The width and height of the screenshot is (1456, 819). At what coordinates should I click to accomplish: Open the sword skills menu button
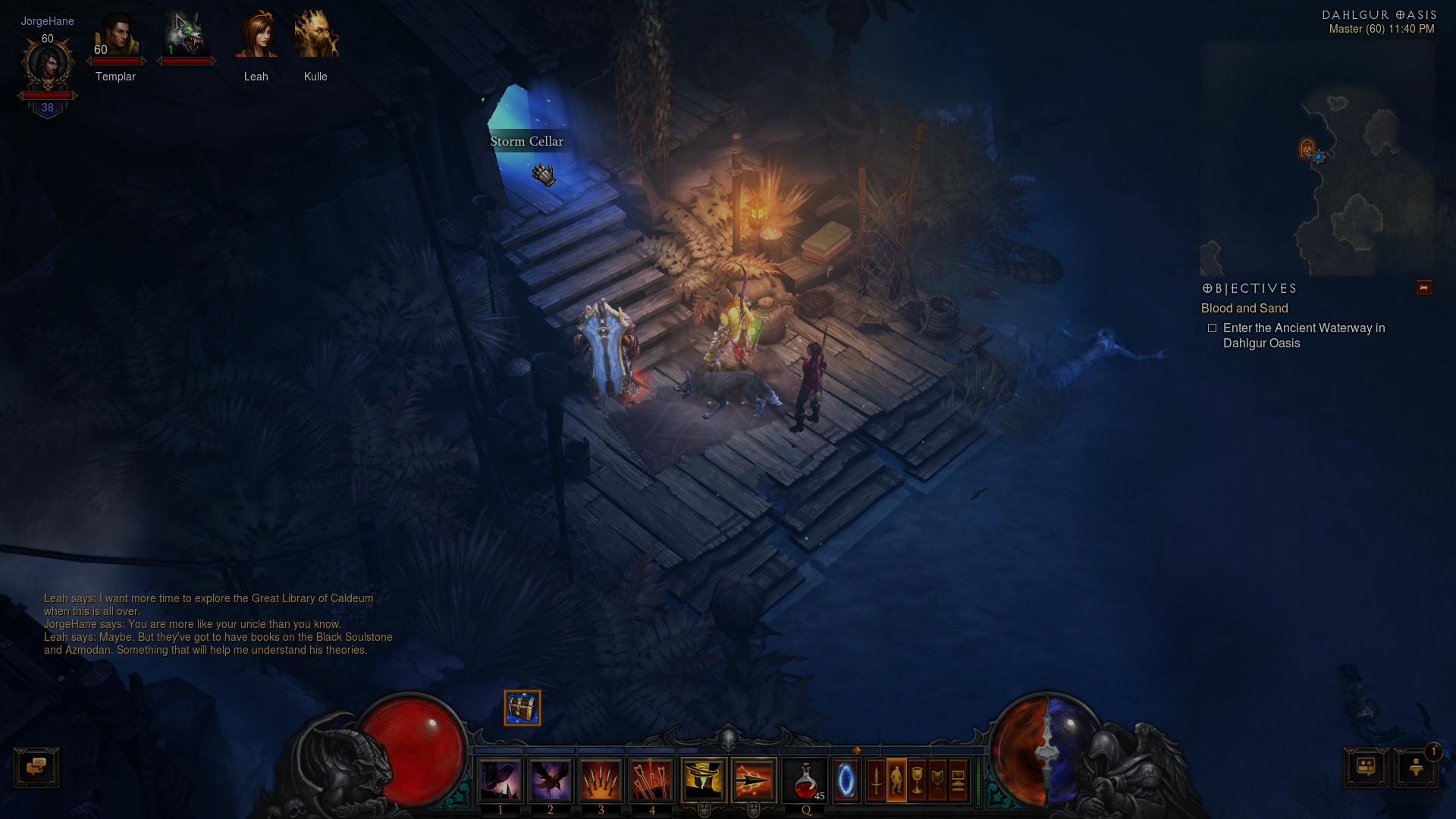876,780
